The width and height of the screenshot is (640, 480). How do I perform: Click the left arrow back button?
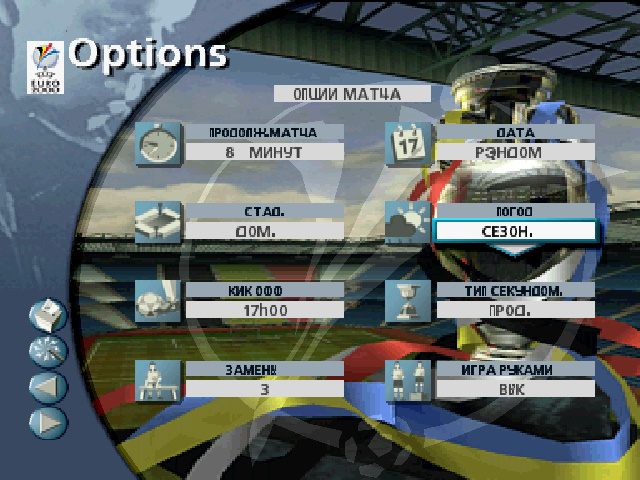point(49,387)
